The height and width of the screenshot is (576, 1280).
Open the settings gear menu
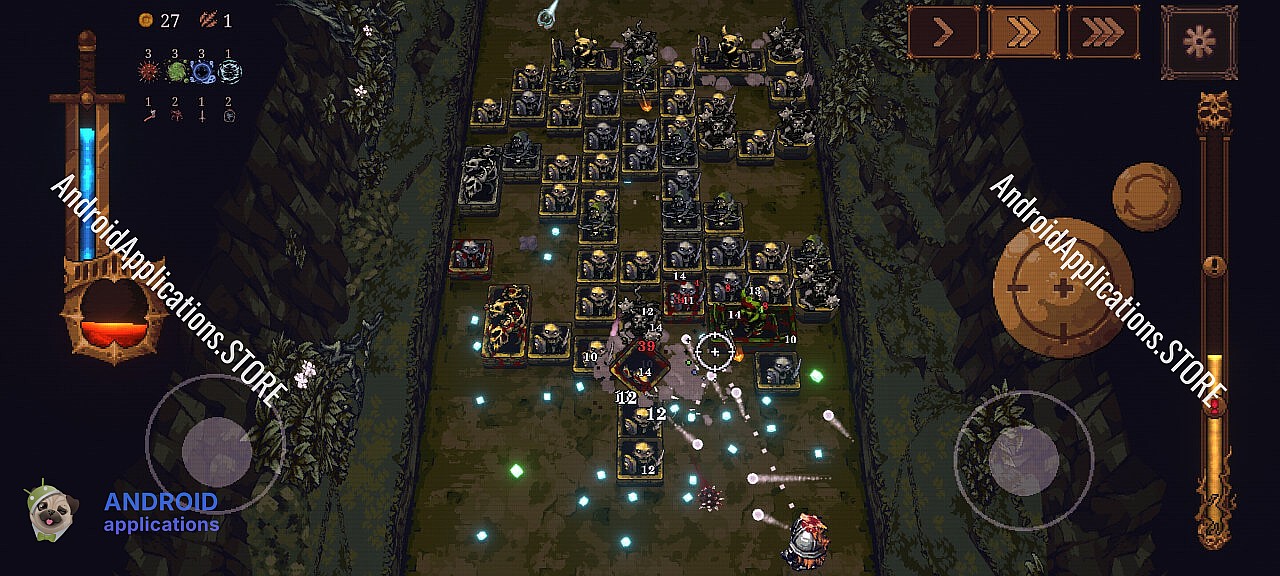pyautogui.click(x=1198, y=42)
